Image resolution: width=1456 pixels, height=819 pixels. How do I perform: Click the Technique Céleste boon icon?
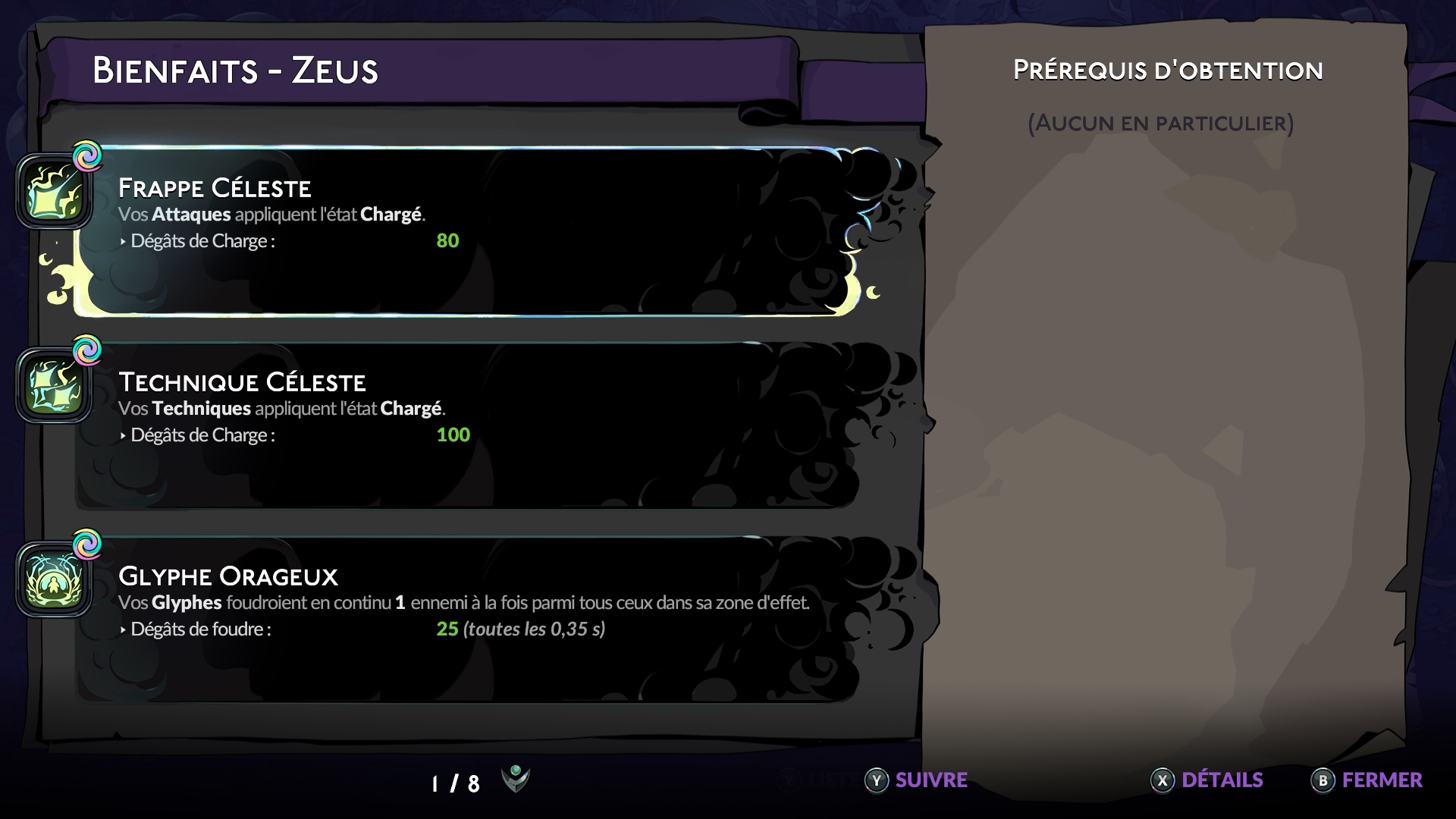pyautogui.click(x=55, y=386)
